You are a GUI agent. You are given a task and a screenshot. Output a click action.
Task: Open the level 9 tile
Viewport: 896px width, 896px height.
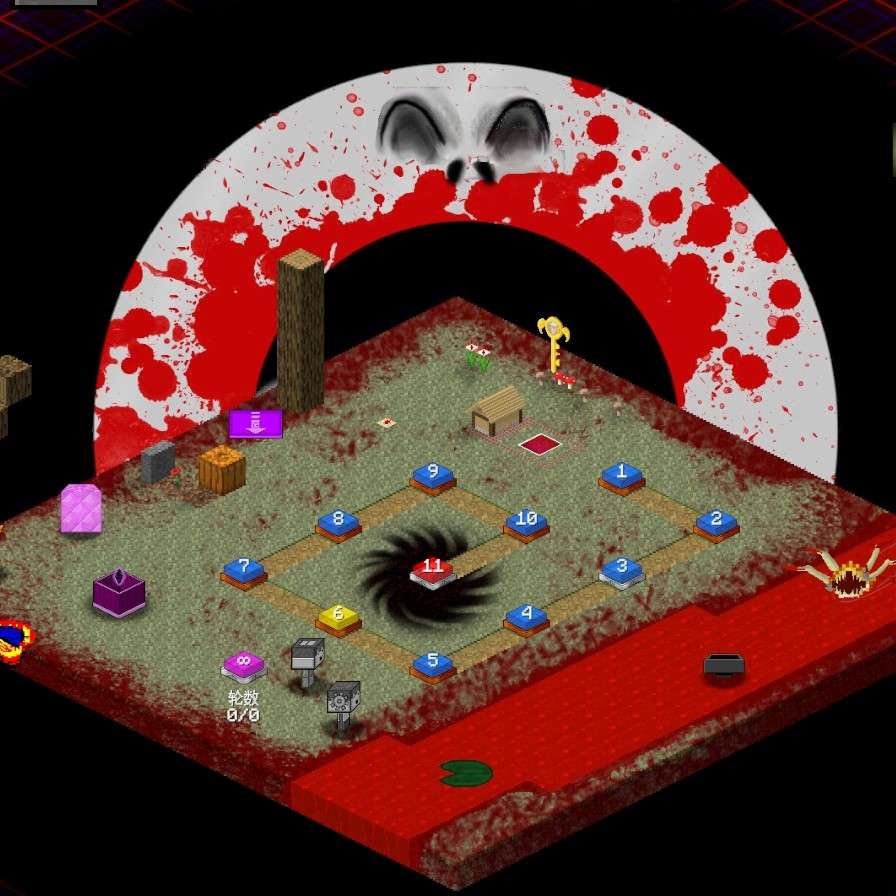tap(432, 475)
